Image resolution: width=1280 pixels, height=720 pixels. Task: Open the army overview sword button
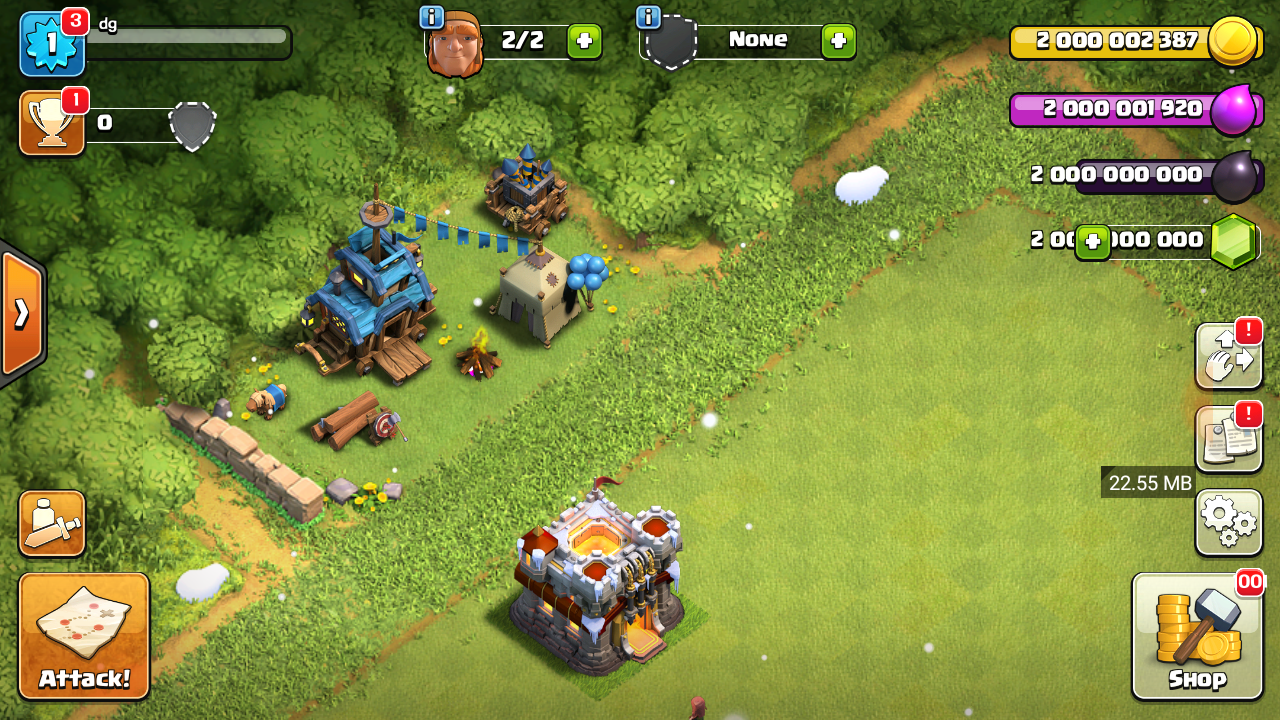point(52,523)
